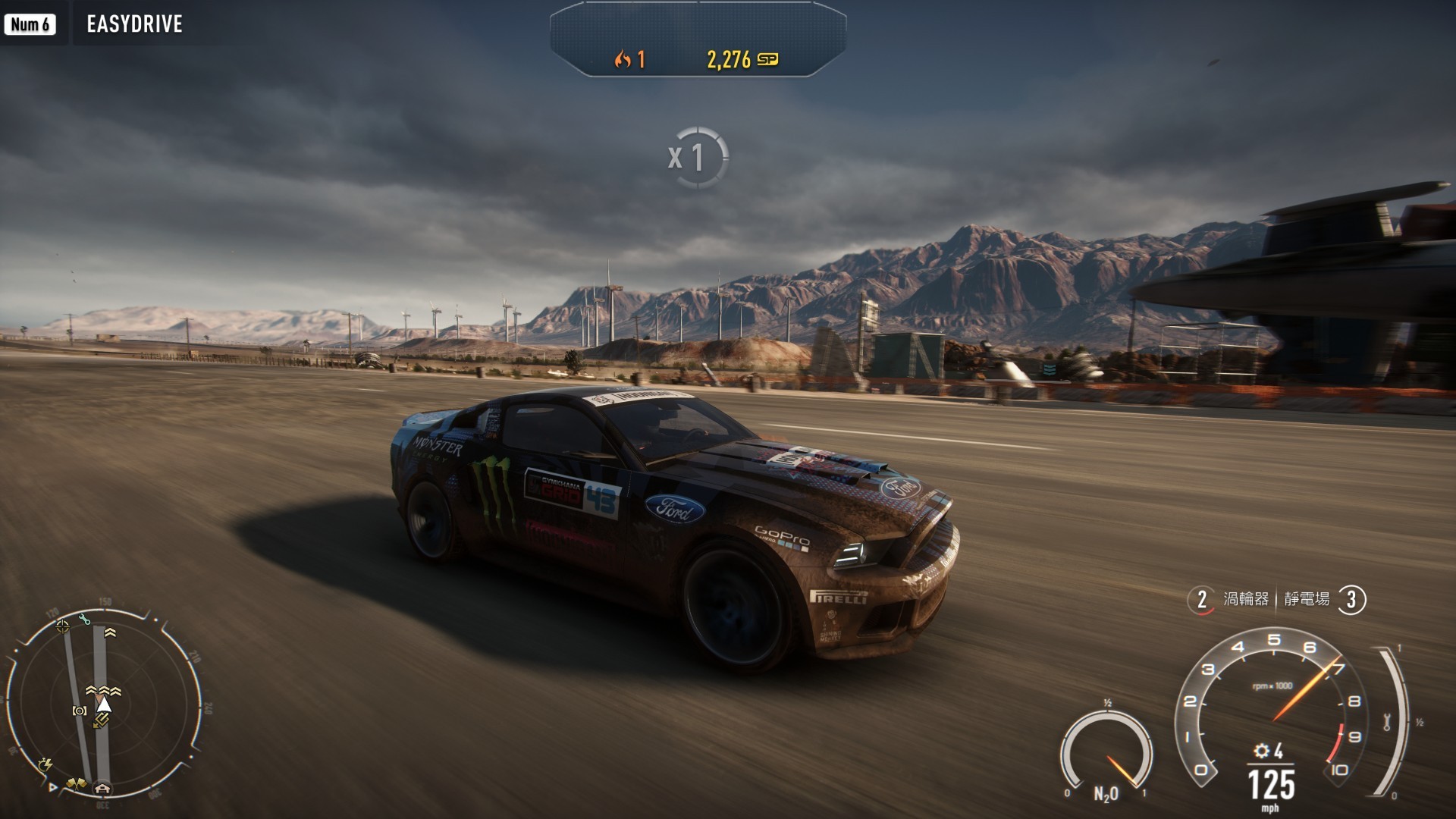The image size is (1456, 819).
Task: Select the wrench repair shop marker on minimap
Action: click(84, 620)
